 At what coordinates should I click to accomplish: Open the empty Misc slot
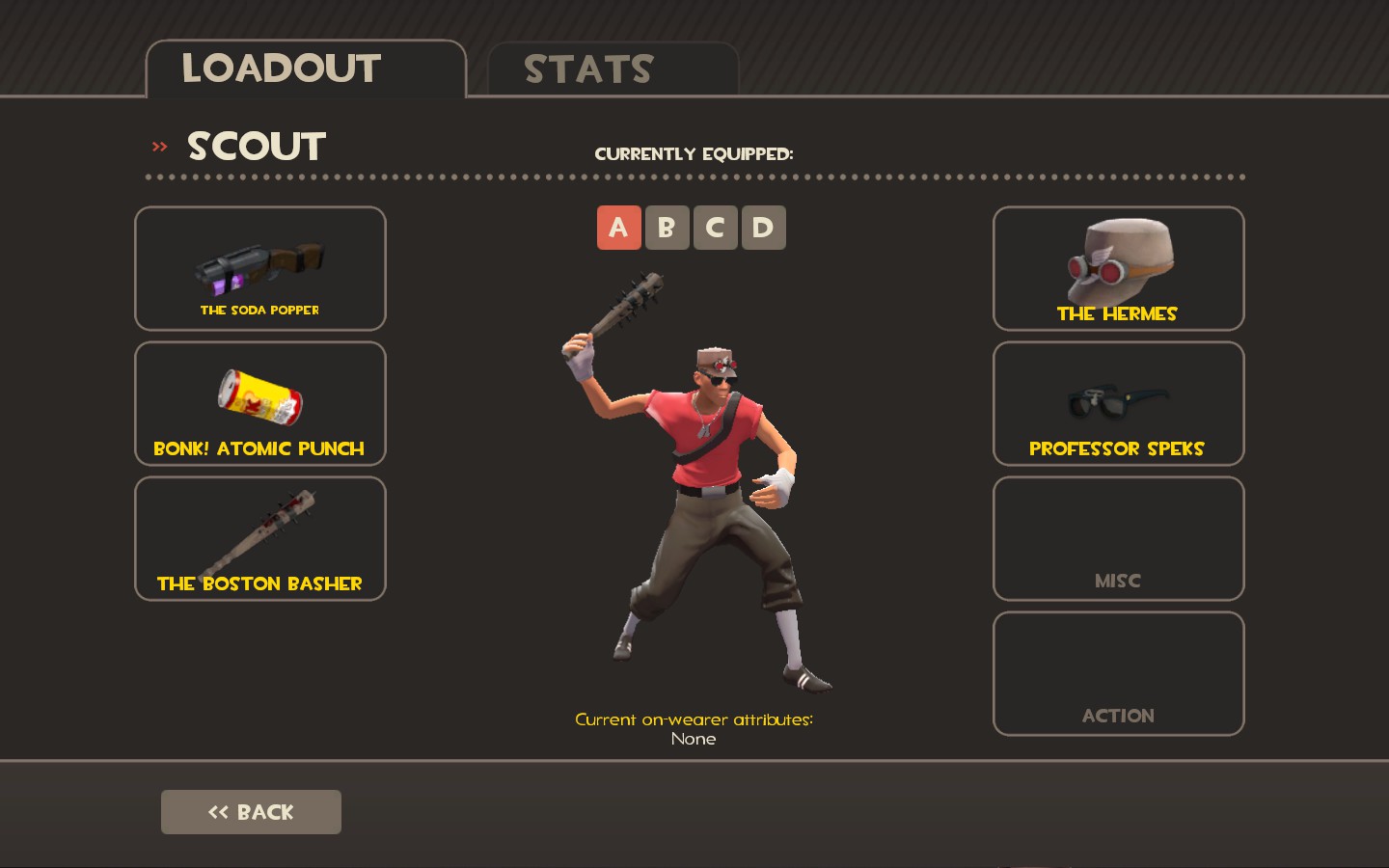(1118, 539)
